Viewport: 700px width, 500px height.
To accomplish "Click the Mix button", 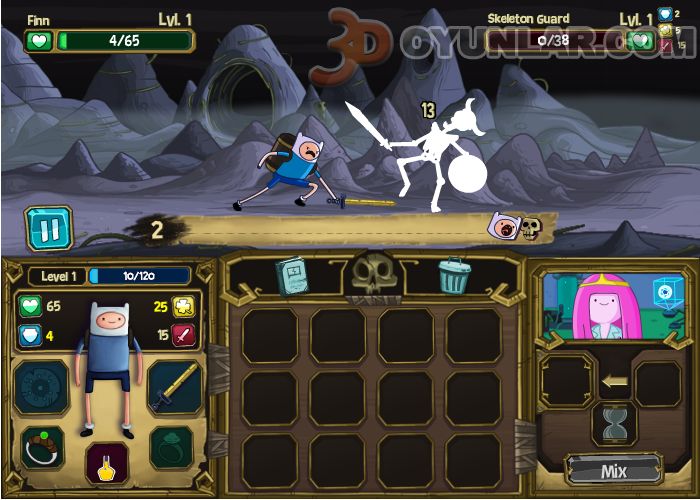I will [x=614, y=470].
